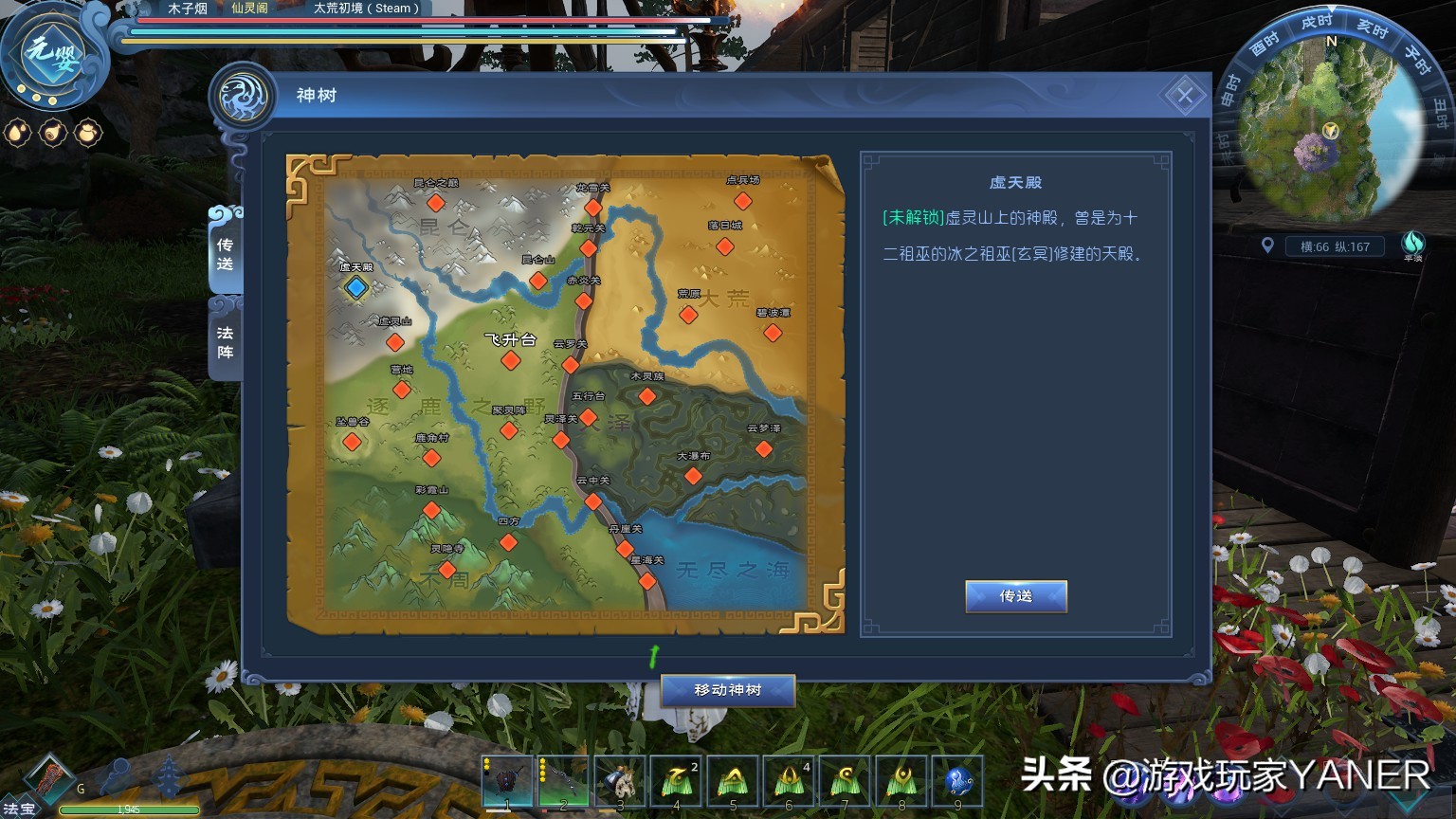The height and width of the screenshot is (819, 1456).
Task: Open the money pouch icon
Action: [x=88, y=133]
